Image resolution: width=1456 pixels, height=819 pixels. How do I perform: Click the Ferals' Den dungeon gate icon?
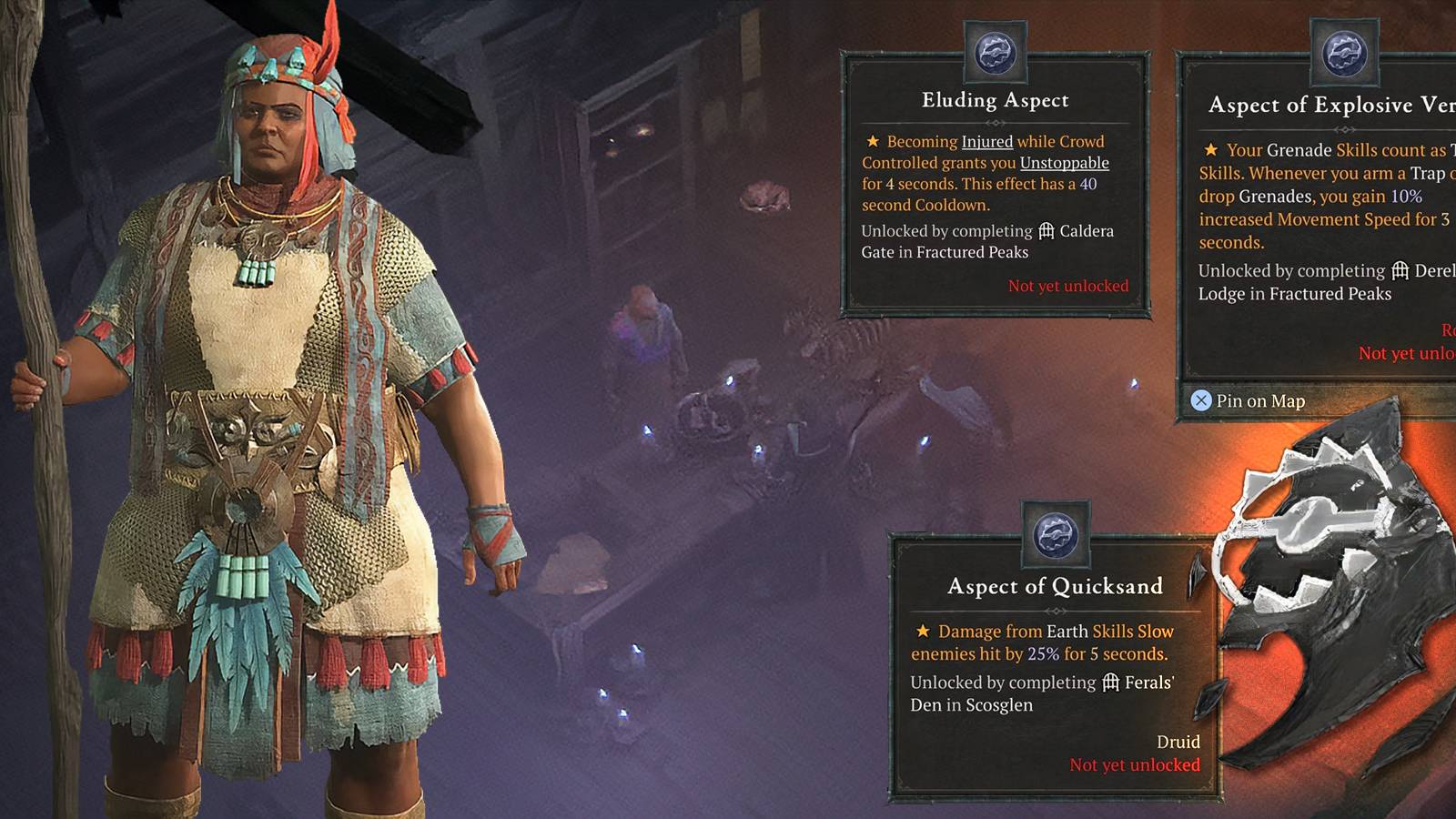[1109, 682]
